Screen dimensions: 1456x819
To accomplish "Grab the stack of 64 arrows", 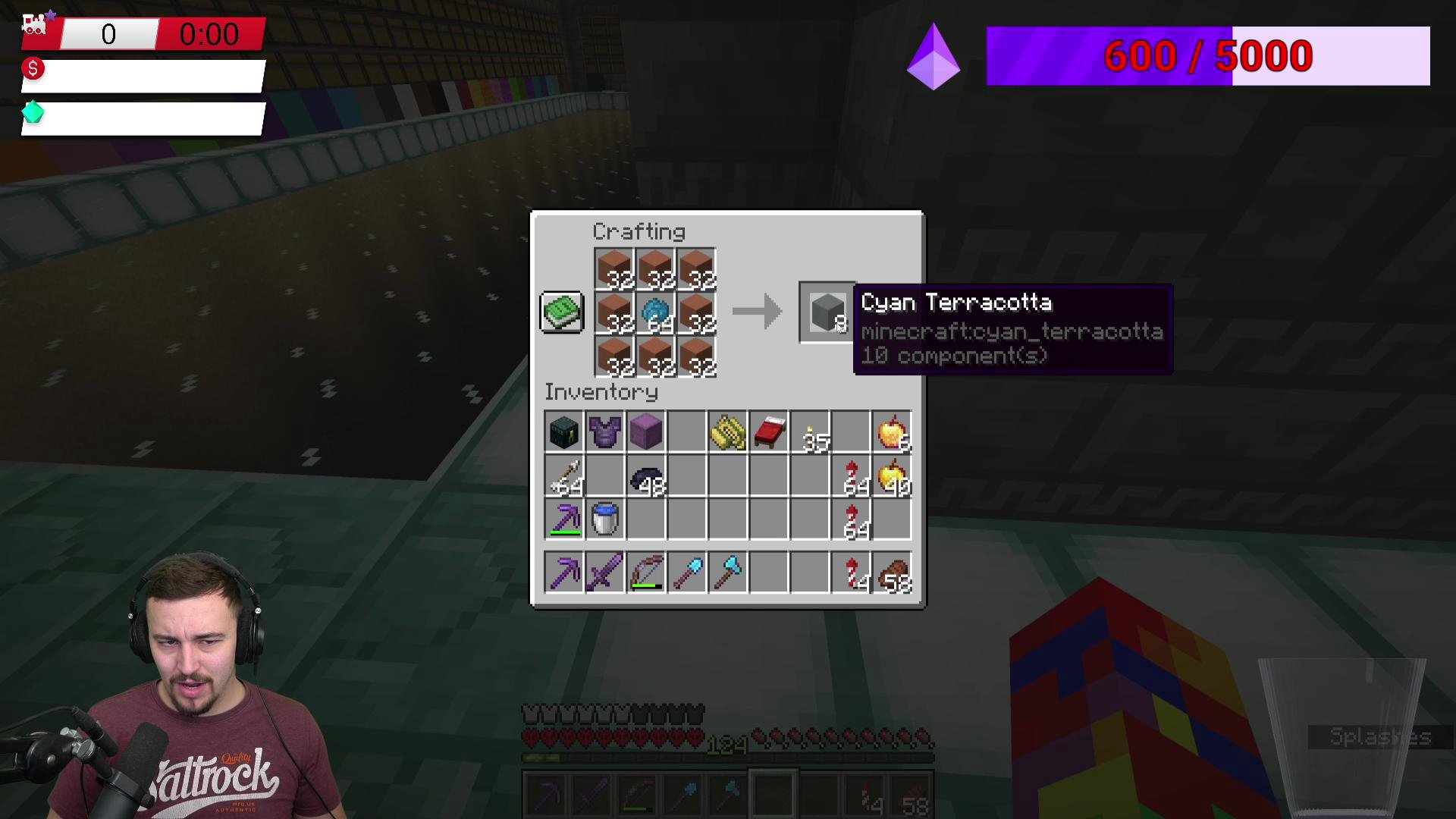I will [x=563, y=477].
